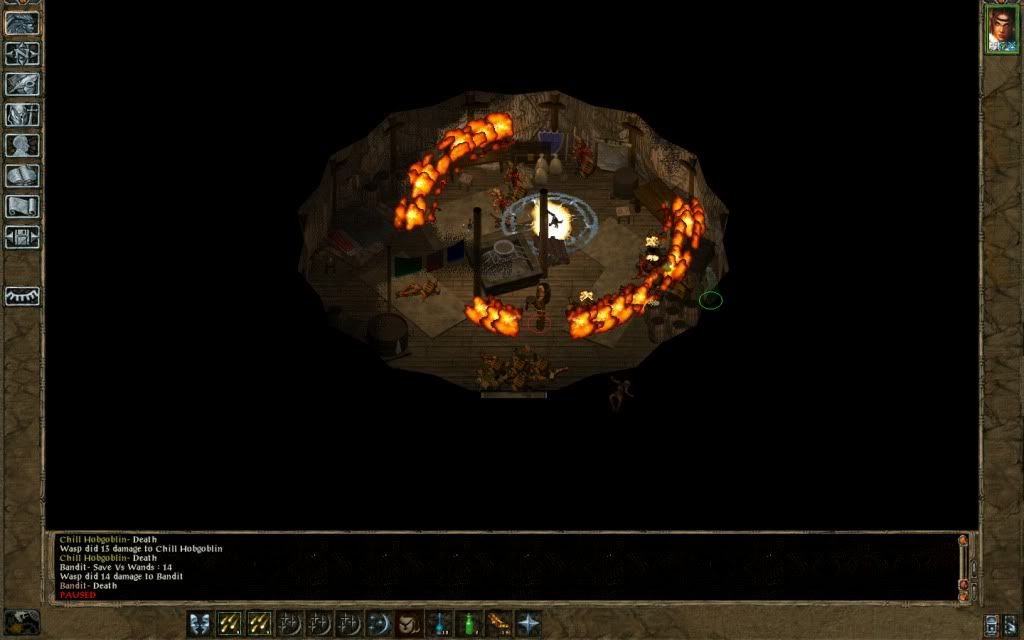The width and height of the screenshot is (1024, 640).
Task: Click the game clock in bottom corner
Action: [x=22, y=622]
